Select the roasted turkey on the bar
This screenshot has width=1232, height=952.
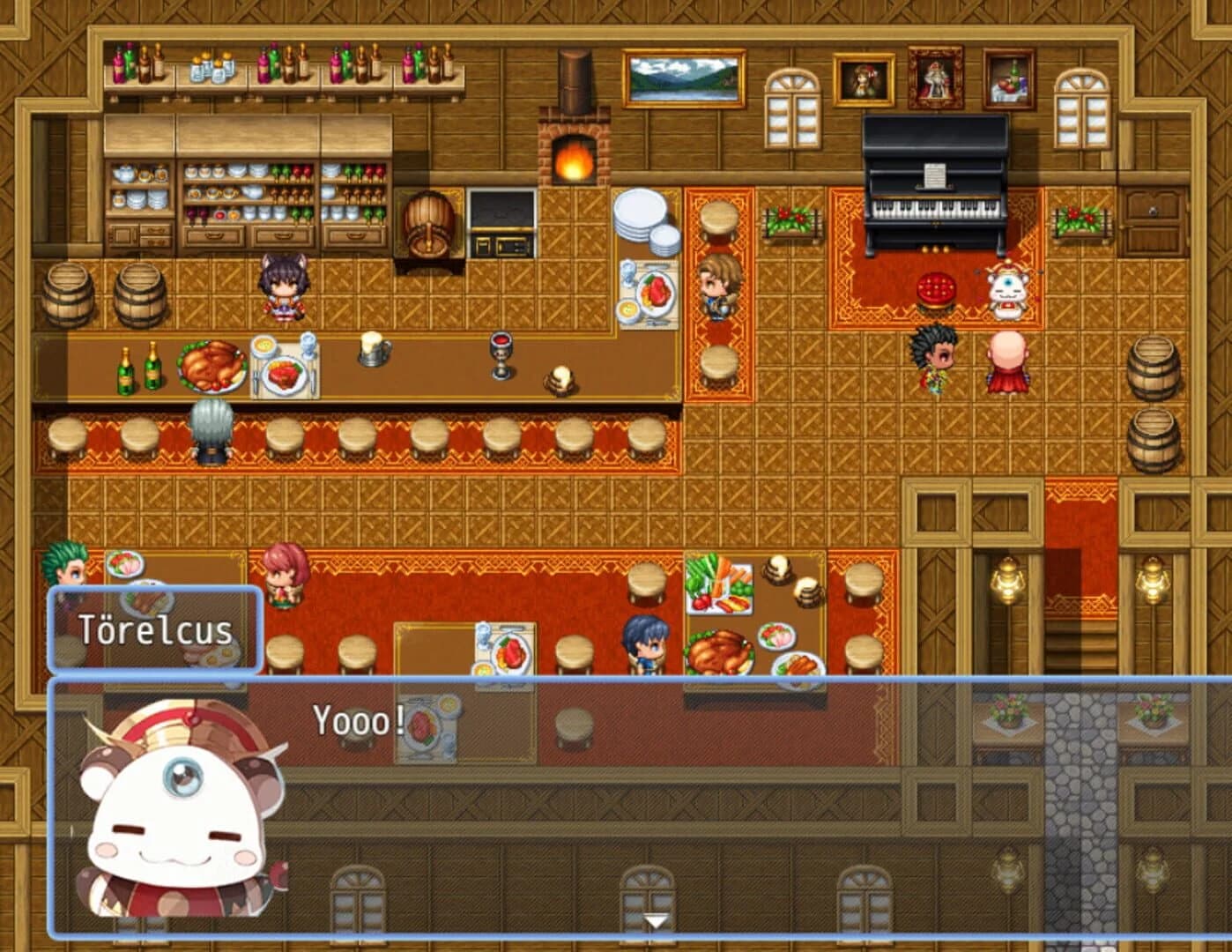[210, 366]
